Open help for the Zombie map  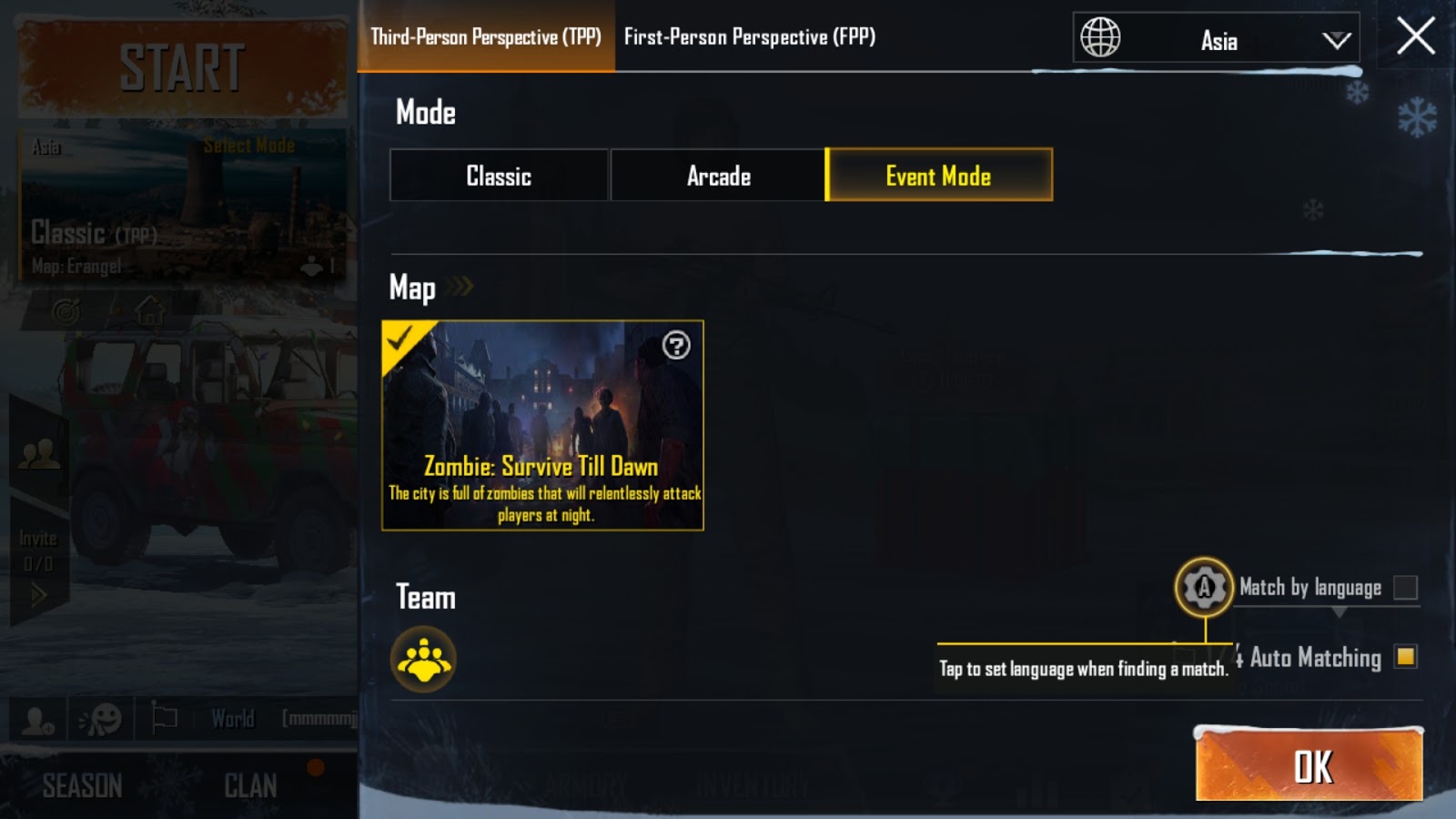coord(676,346)
